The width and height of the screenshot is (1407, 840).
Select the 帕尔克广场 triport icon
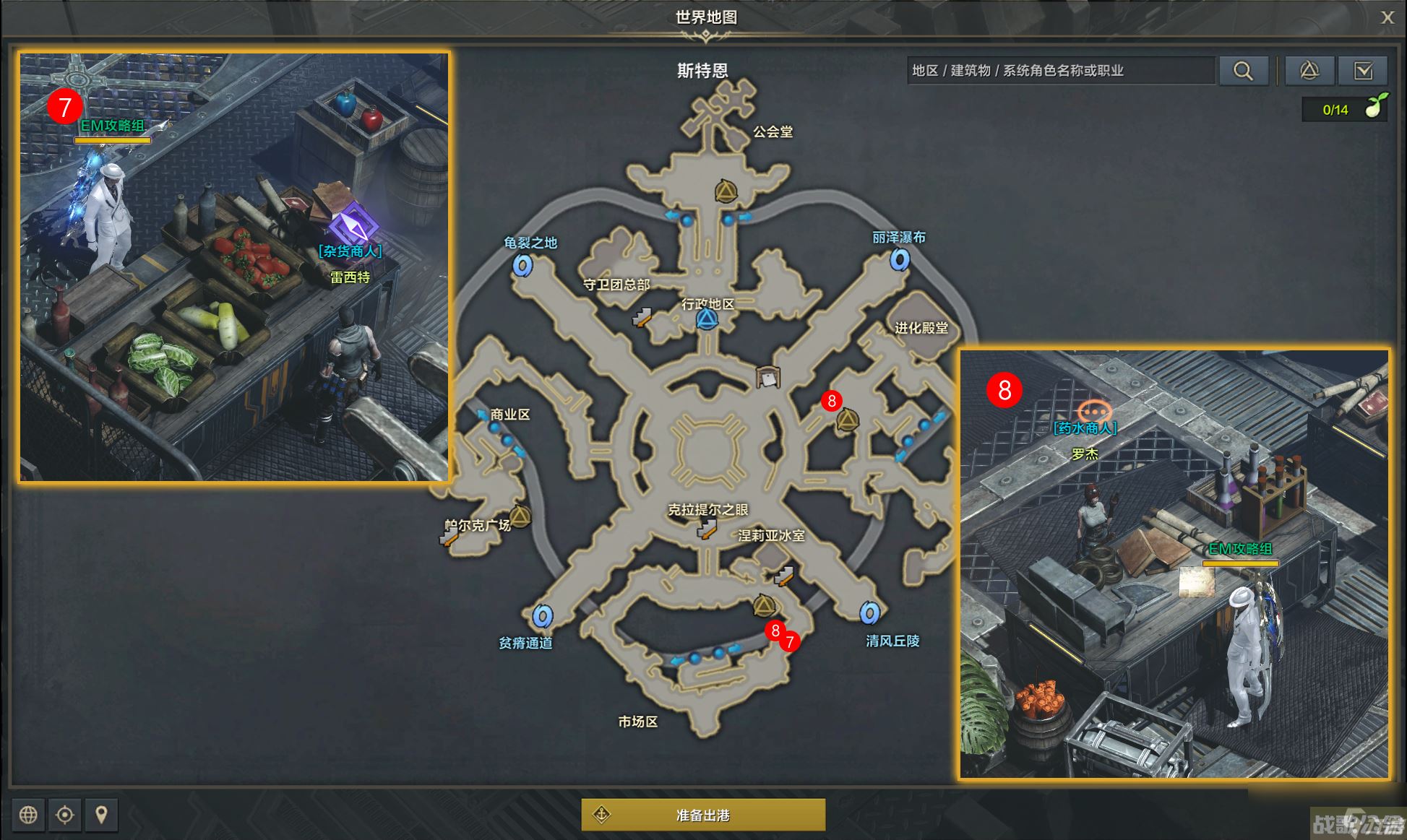click(x=520, y=516)
